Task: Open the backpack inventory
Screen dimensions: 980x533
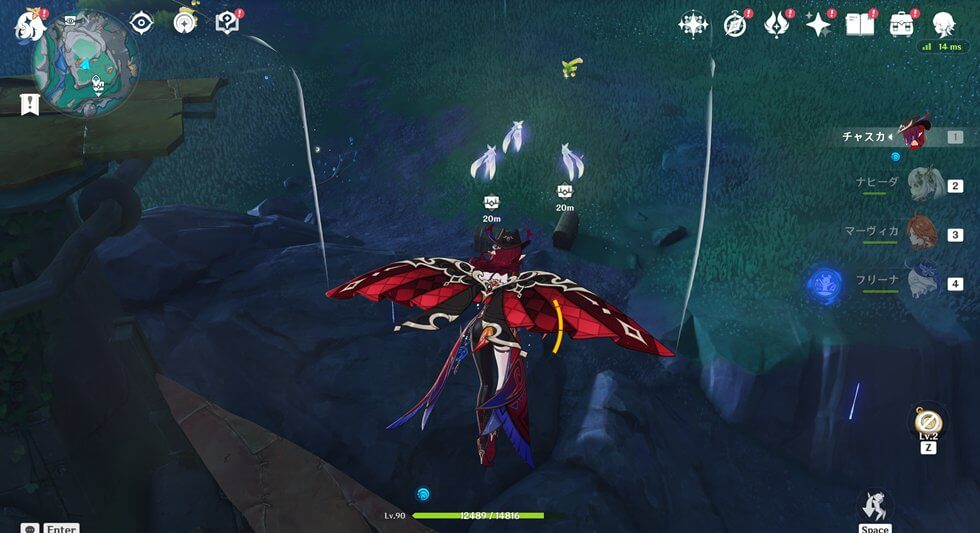Action: [902, 24]
